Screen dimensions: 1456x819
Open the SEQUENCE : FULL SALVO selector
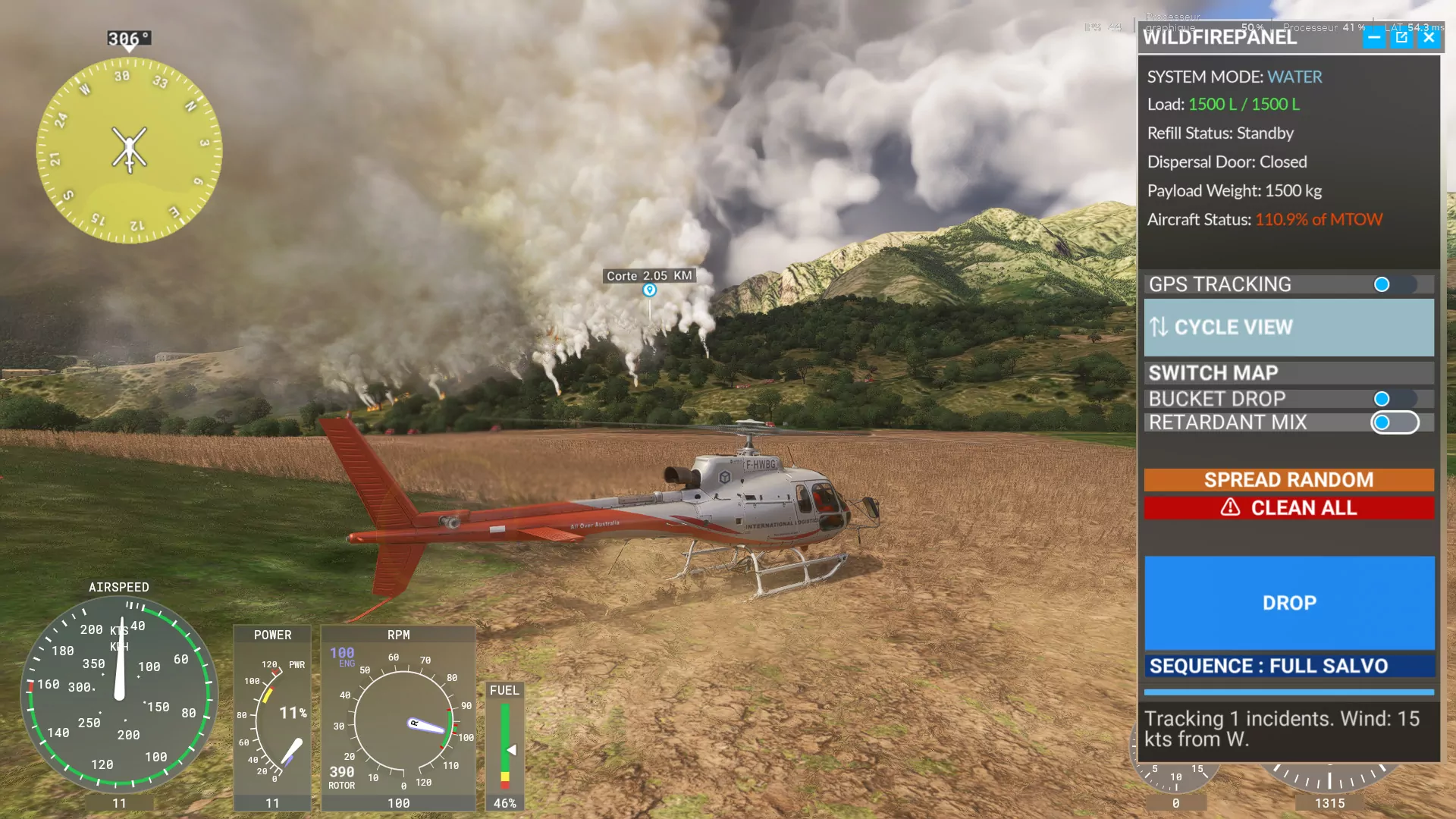pos(1288,665)
